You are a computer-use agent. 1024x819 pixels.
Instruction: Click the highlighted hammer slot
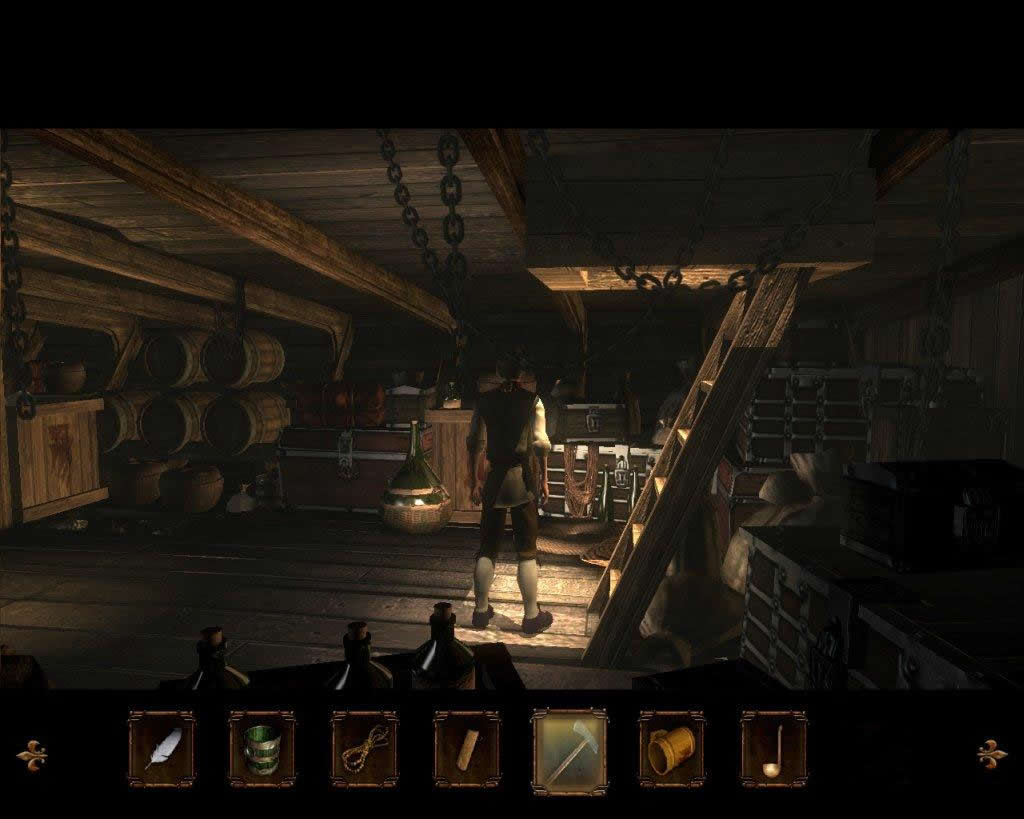tap(570, 751)
